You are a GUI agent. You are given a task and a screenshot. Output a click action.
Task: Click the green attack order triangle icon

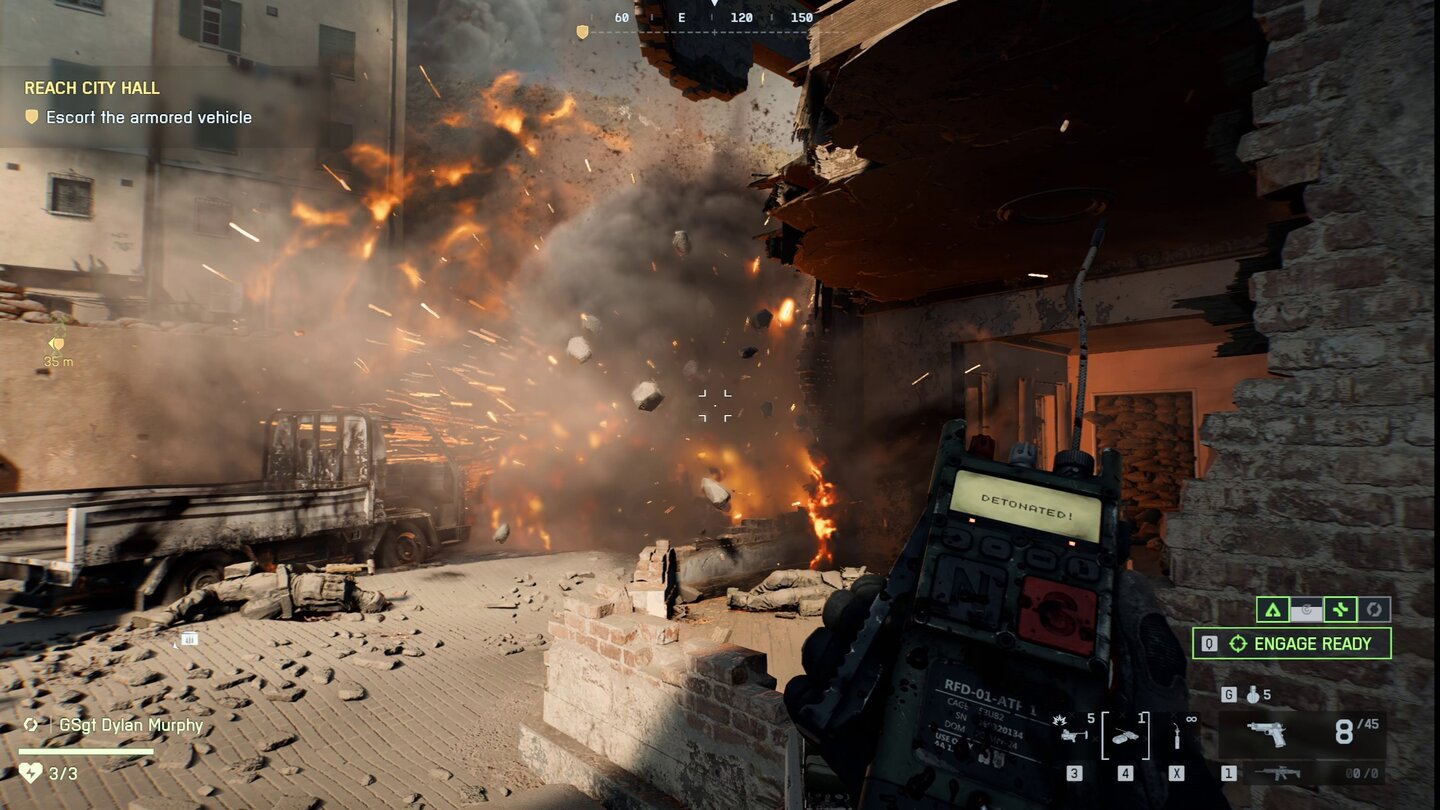[x=1272, y=608]
